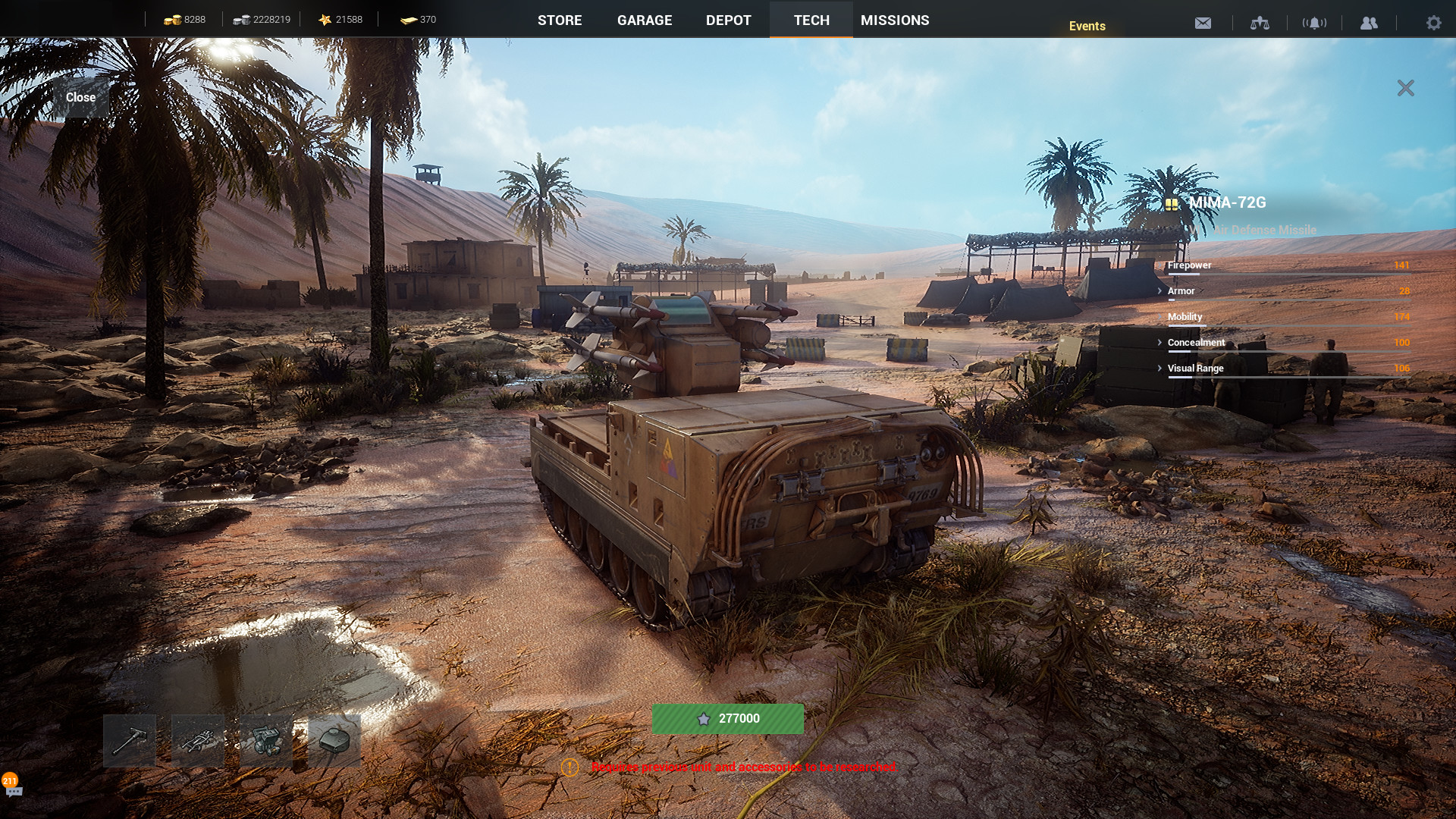Go to the Garage
Screen dimensions: 1456x819
click(644, 20)
